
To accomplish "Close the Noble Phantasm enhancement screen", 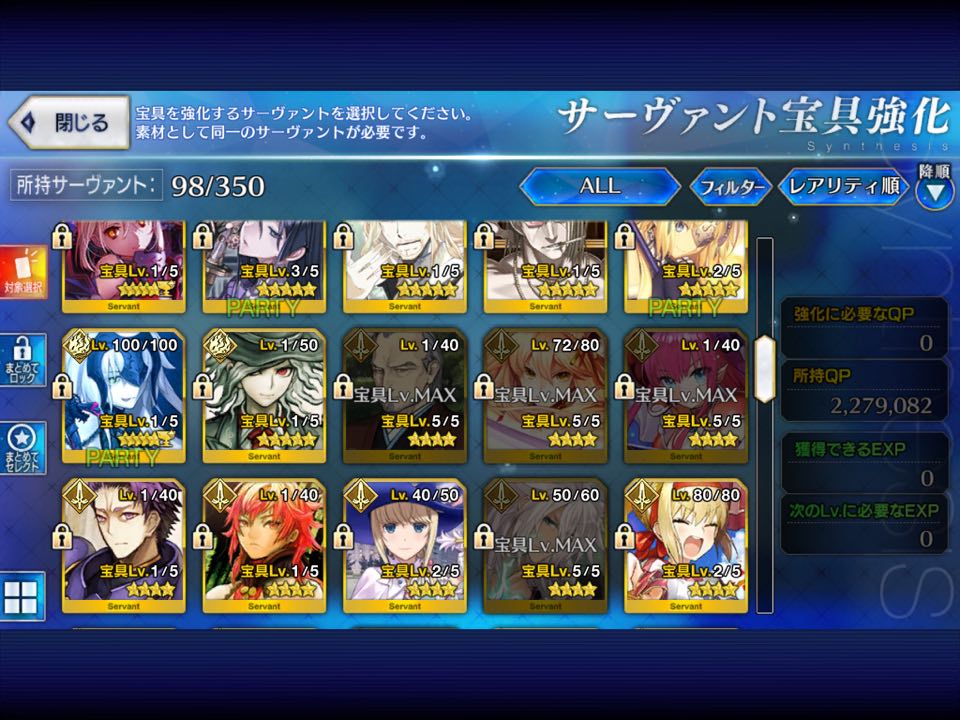I will click(69, 123).
